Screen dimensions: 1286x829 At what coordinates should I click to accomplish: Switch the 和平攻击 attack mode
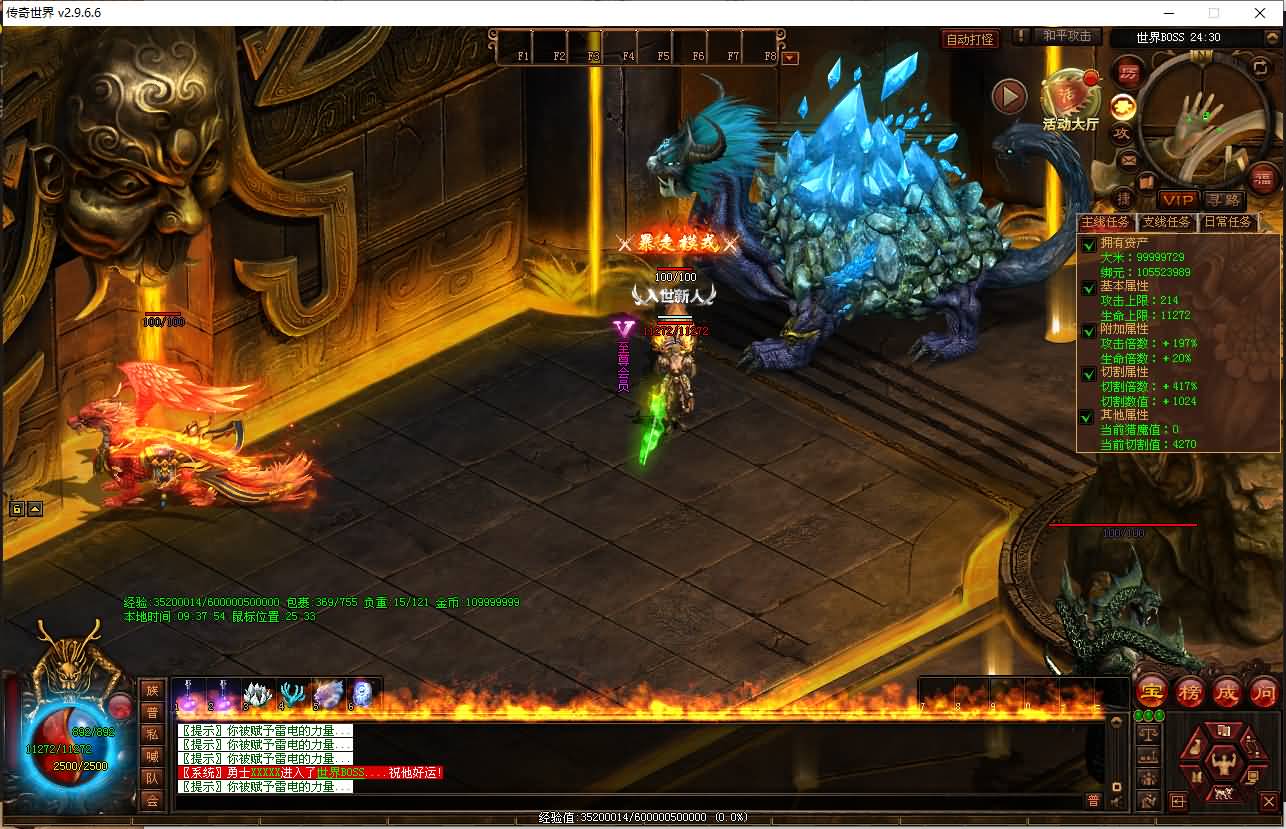point(1066,36)
